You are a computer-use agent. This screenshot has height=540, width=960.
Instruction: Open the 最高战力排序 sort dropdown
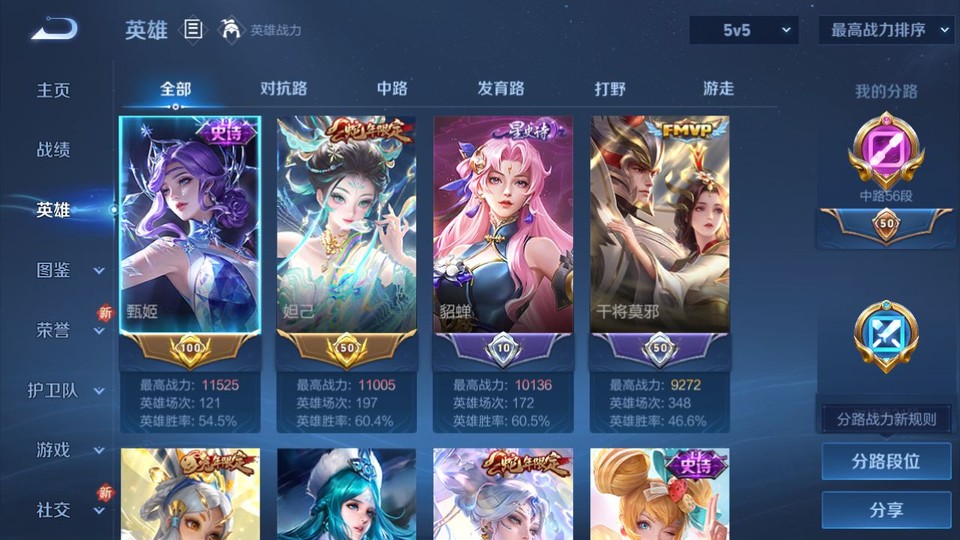[887, 30]
